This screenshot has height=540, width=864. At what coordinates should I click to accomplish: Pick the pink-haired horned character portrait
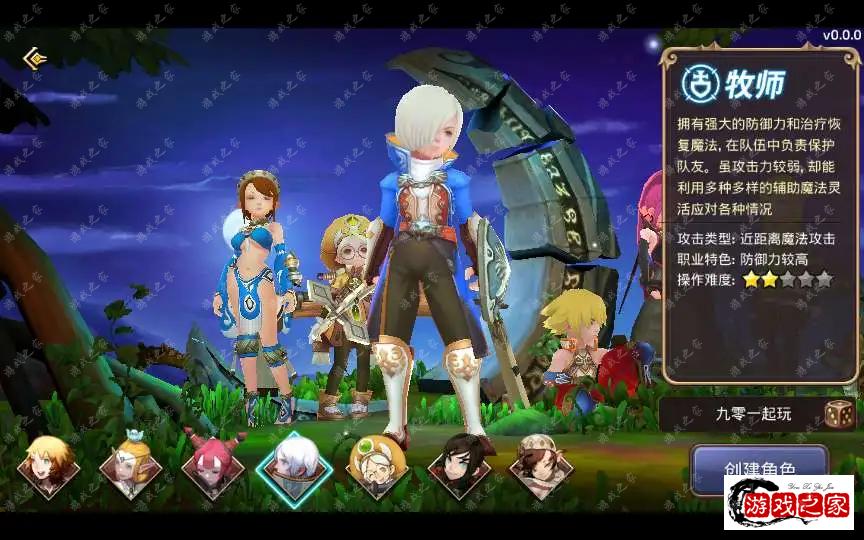click(x=213, y=466)
